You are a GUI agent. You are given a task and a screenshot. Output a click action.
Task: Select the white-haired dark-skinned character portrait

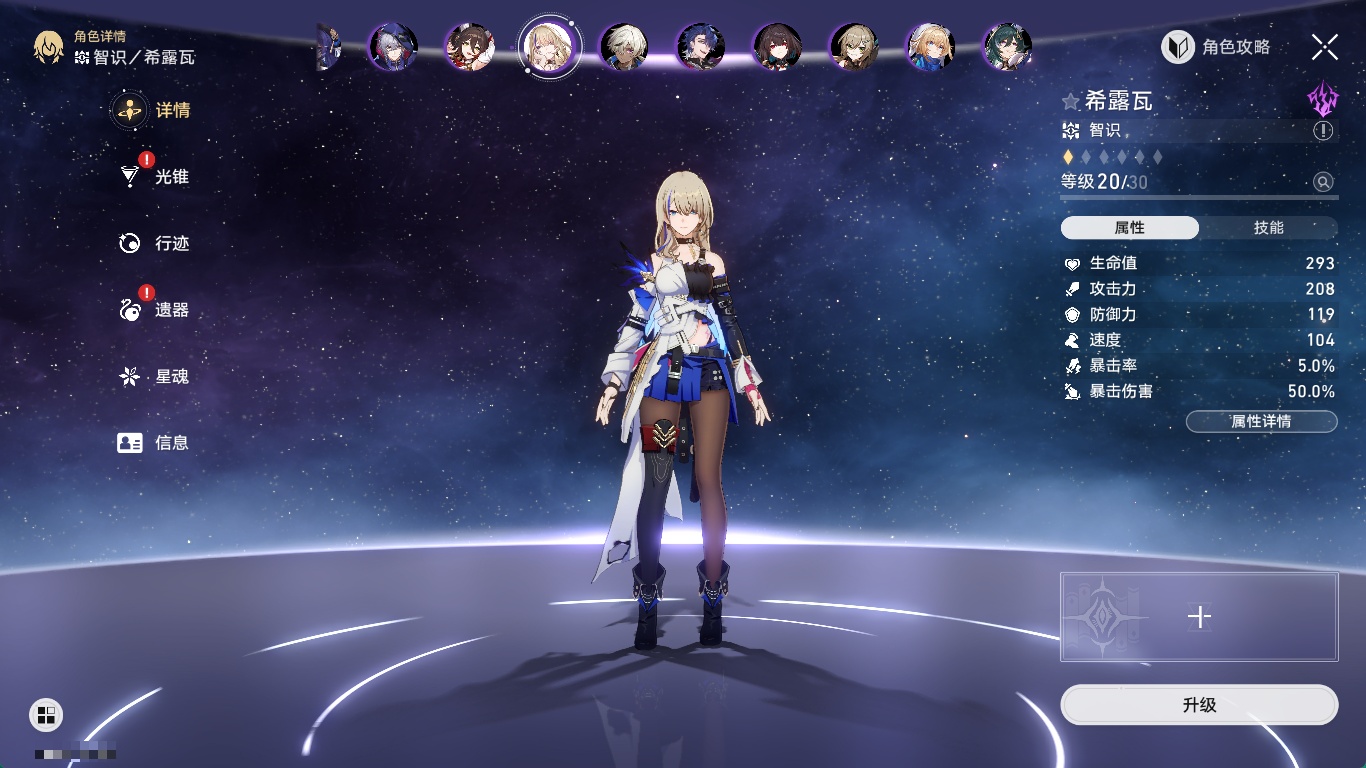pos(624,47)
